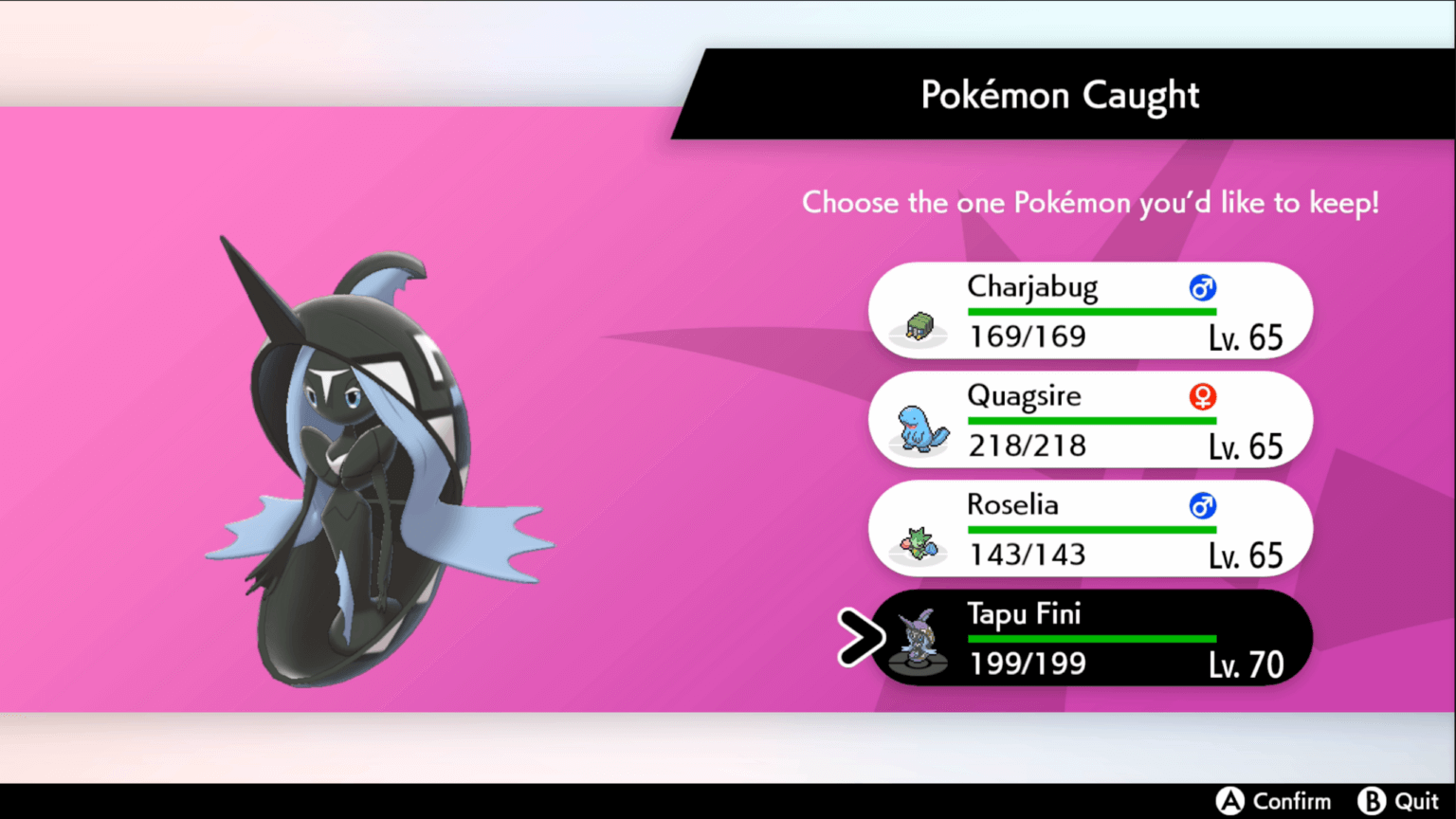Click the A button icon near Confirm
The width and height of the screenshot is (1456, 819).
pos(1229,801)
